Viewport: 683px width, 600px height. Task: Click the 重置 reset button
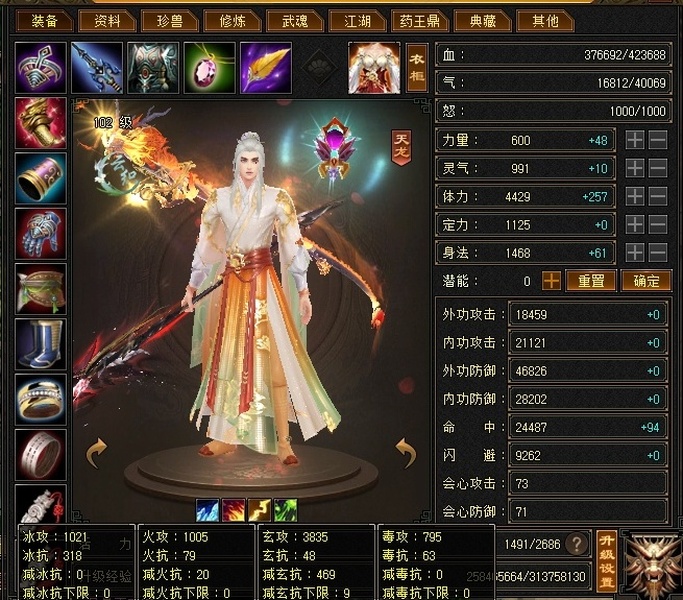click(590, 281)
